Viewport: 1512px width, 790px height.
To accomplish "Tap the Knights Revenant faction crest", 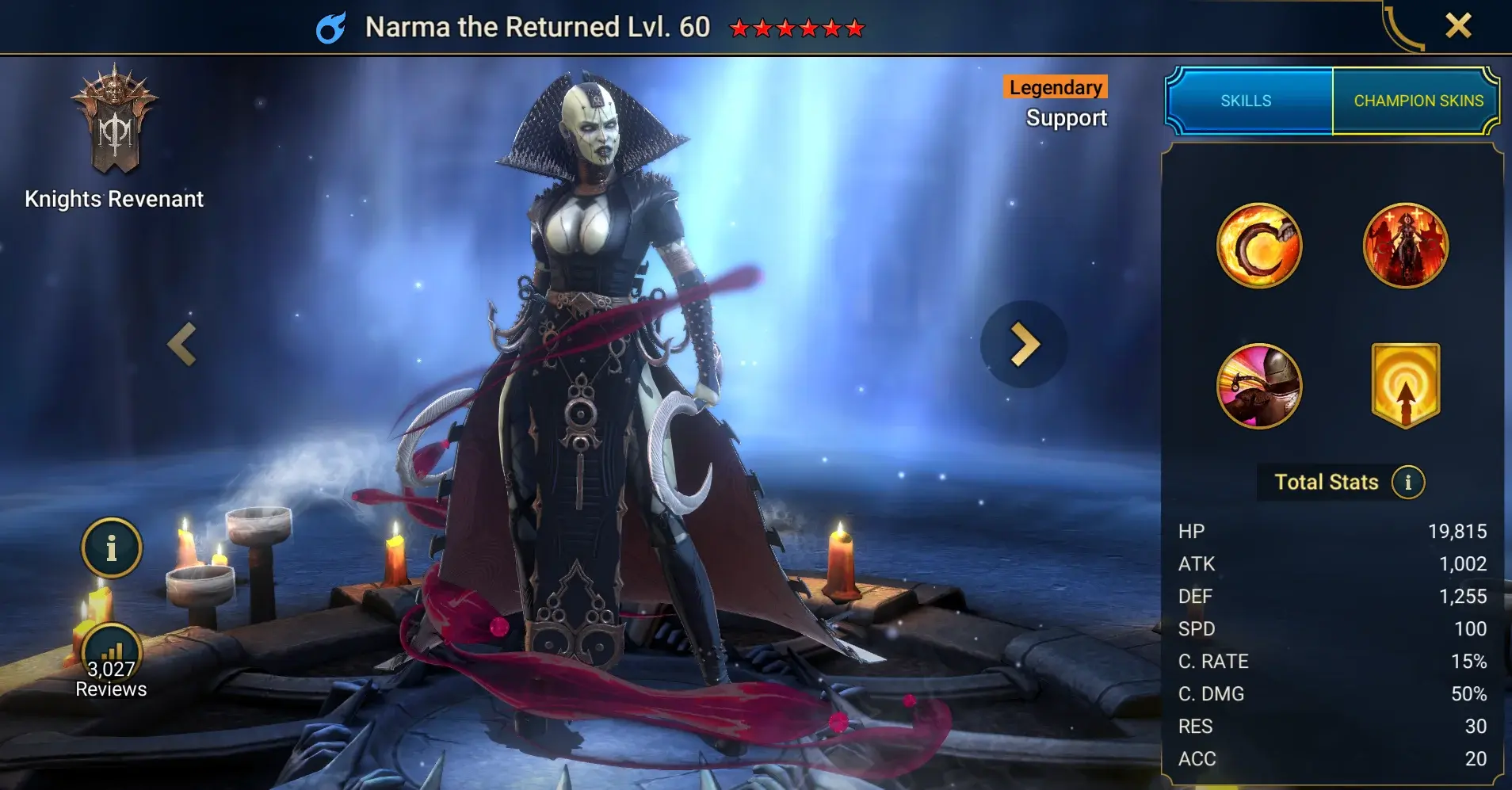I will 115,120.
